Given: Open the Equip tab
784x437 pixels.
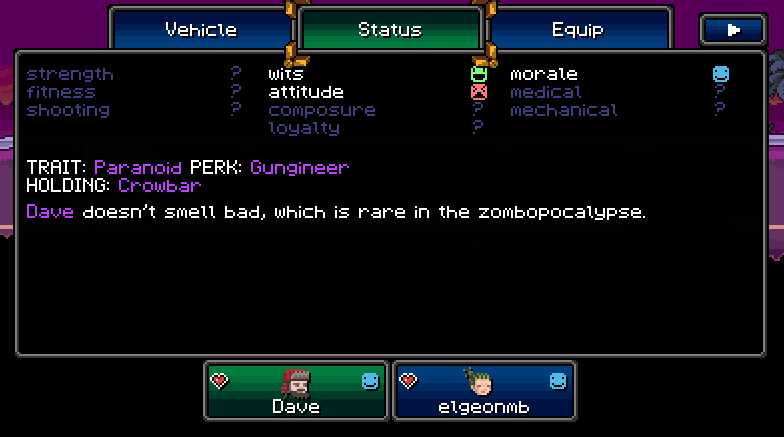Looking at the screenshot, I should click(579, 30).
